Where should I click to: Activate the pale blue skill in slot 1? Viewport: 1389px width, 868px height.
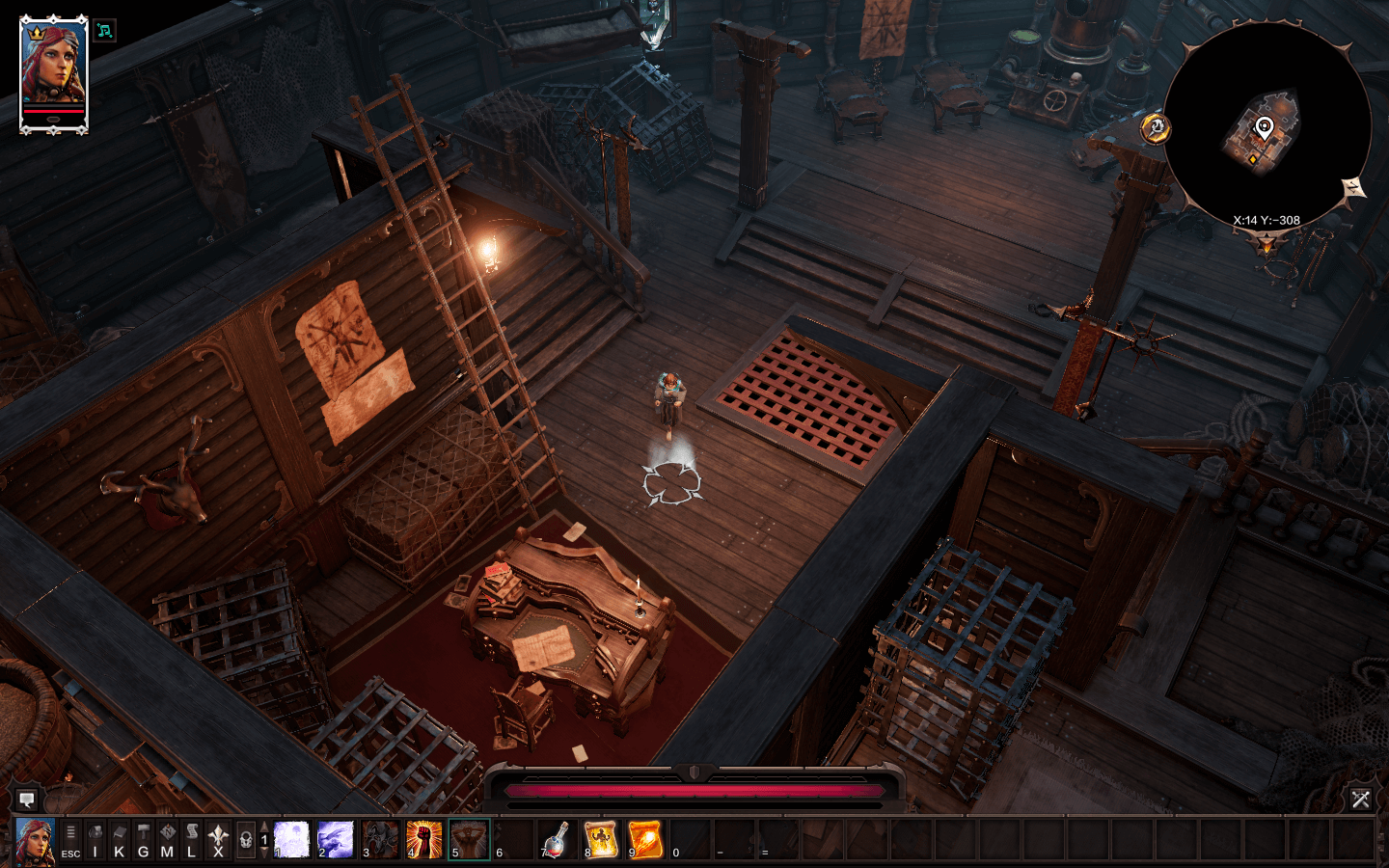click(x=291, y=839)
